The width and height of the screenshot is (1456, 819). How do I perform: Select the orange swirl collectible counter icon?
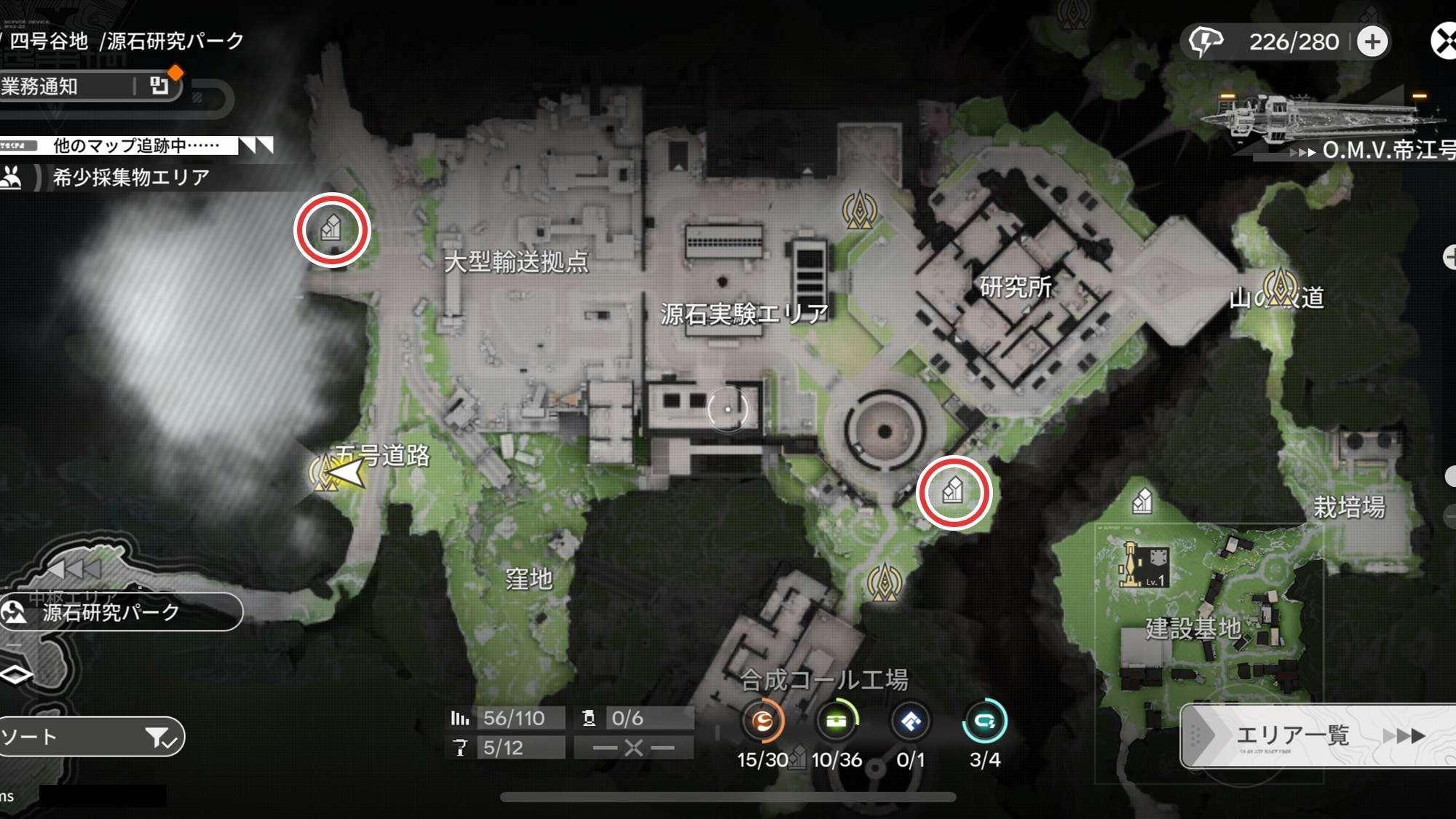(x=762, y=721)
